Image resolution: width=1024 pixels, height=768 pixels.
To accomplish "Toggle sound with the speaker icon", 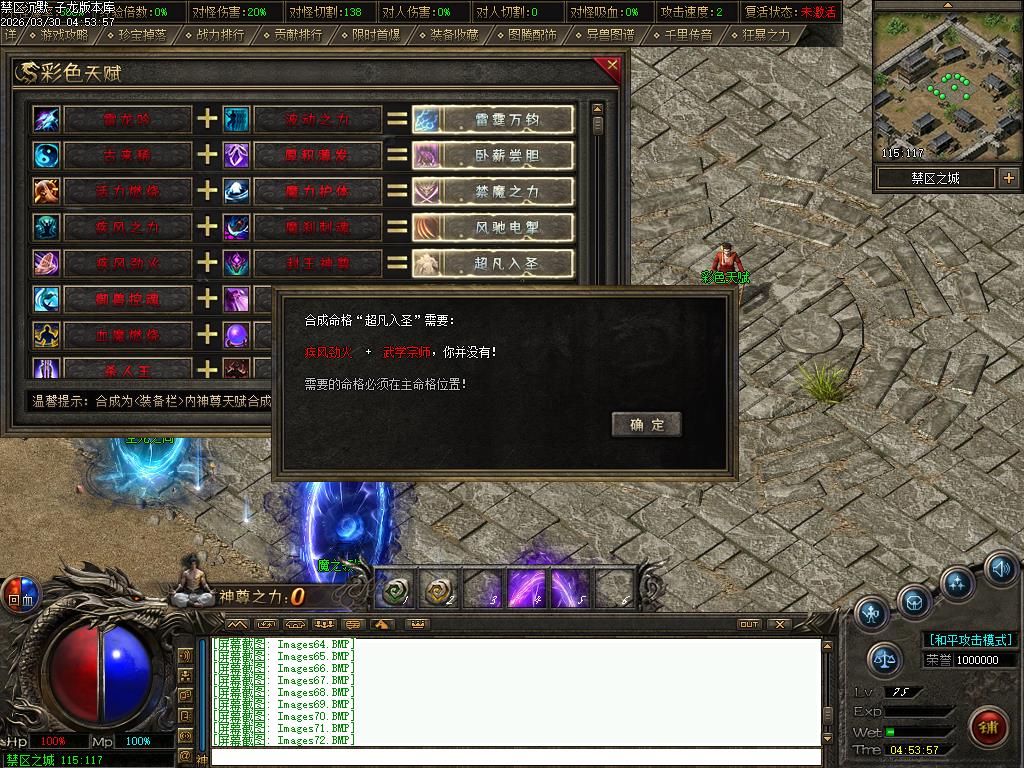I will [1000, 568].
